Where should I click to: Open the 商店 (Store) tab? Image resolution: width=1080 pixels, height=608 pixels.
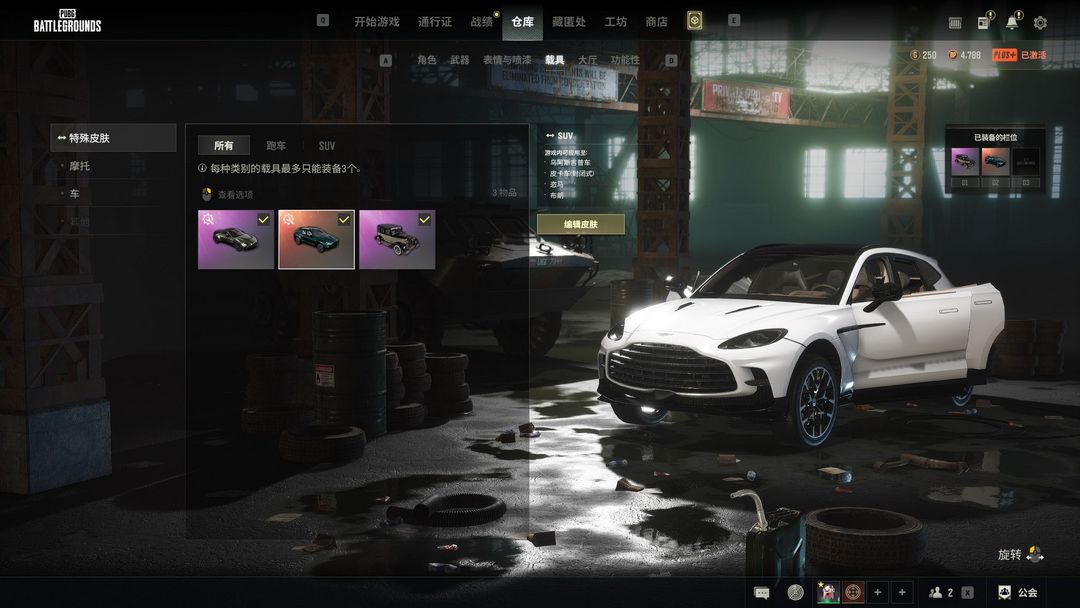click(x=656, y=22)
